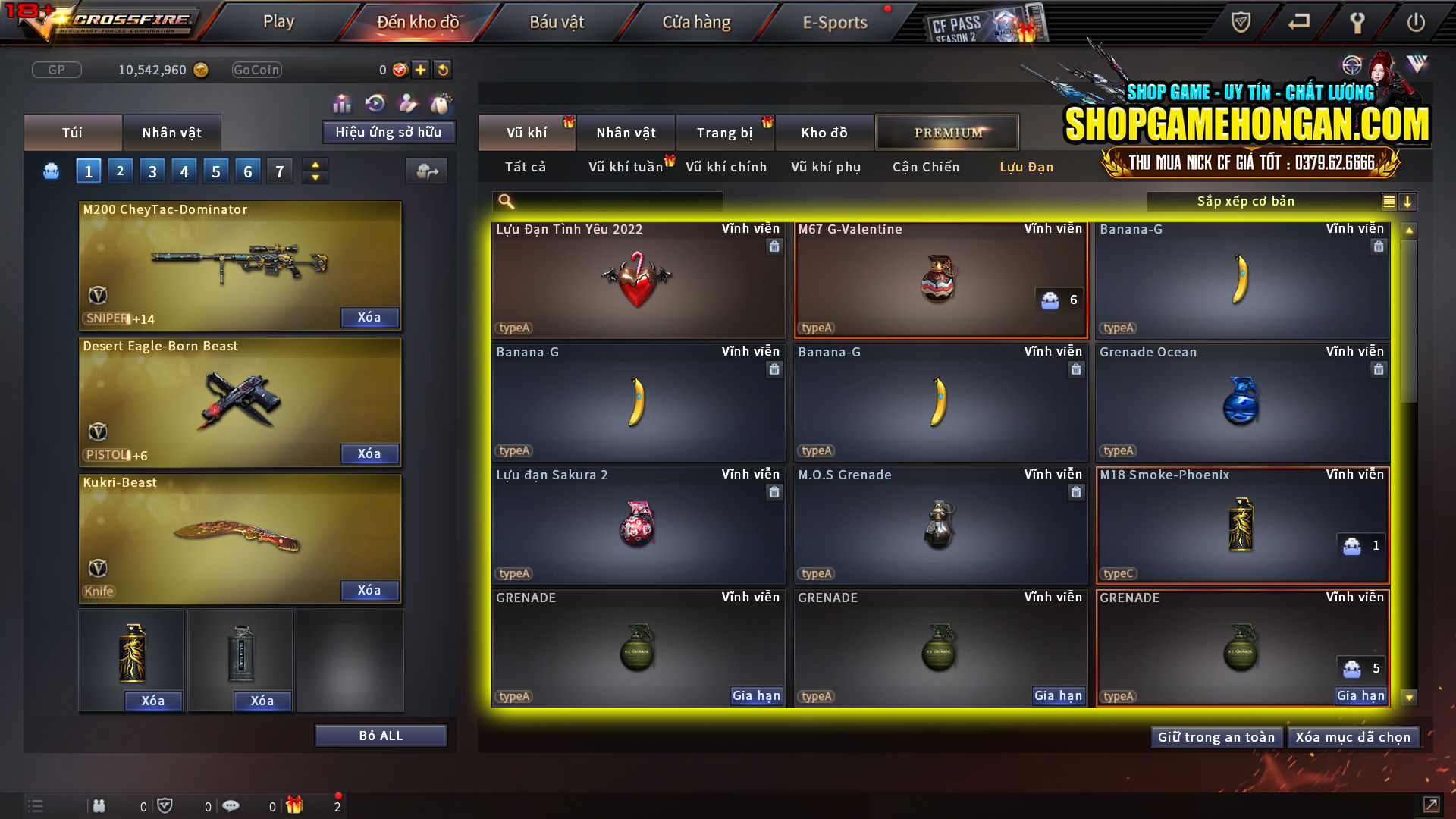Click the chat bubble icon in bottom bar

click(231, 805)
